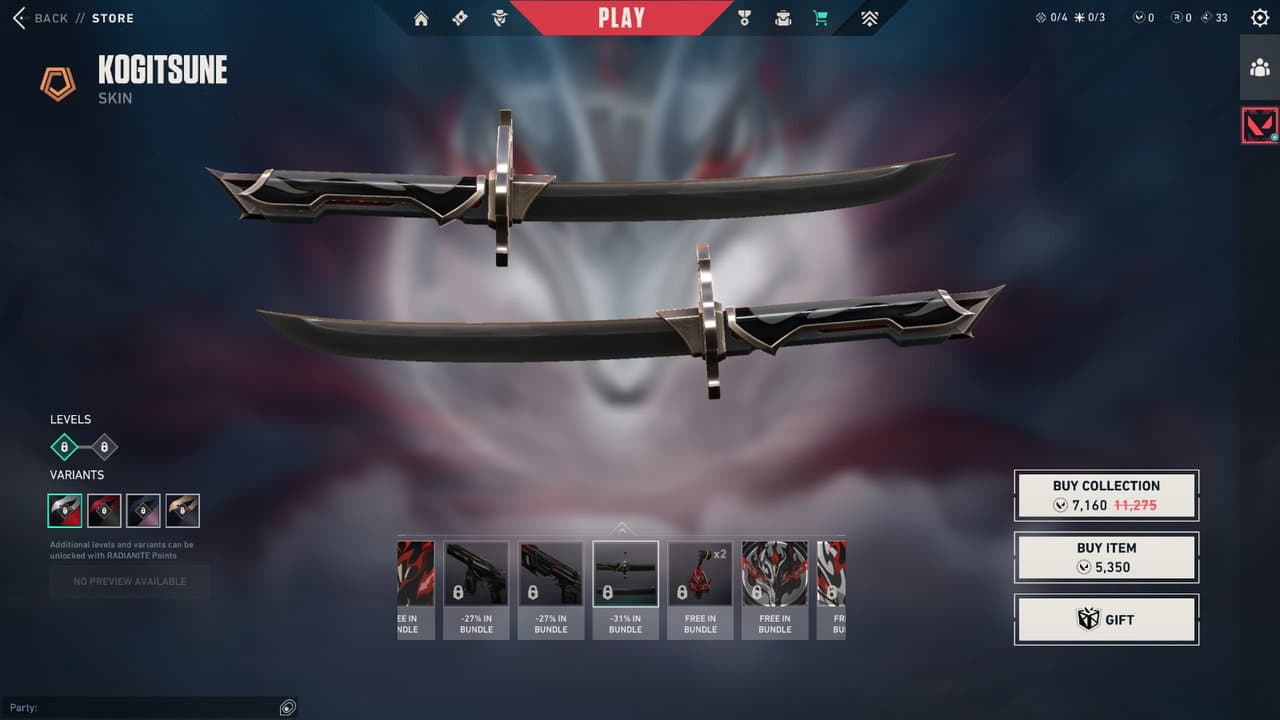
Task: Open the Store shopping cart tab
Action: coord(821,18)
